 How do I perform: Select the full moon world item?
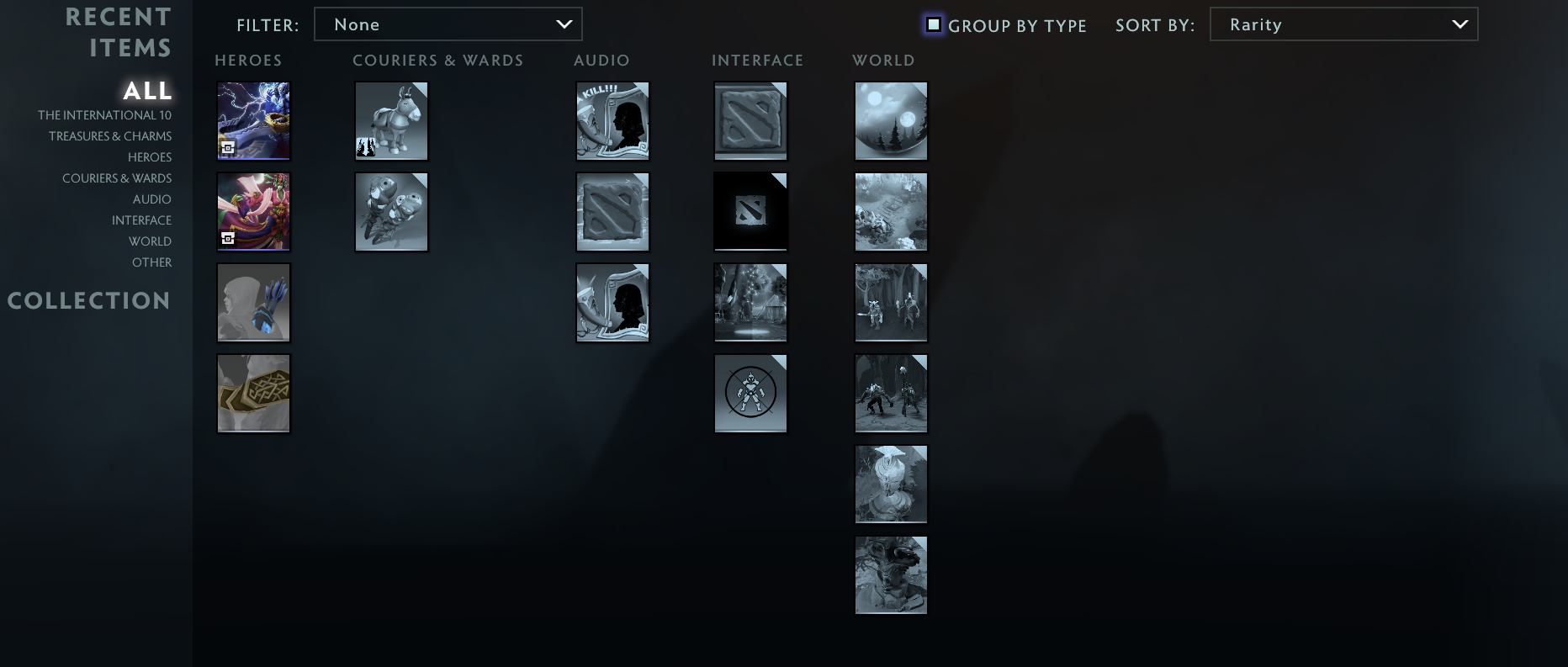[x=890, y=120]
